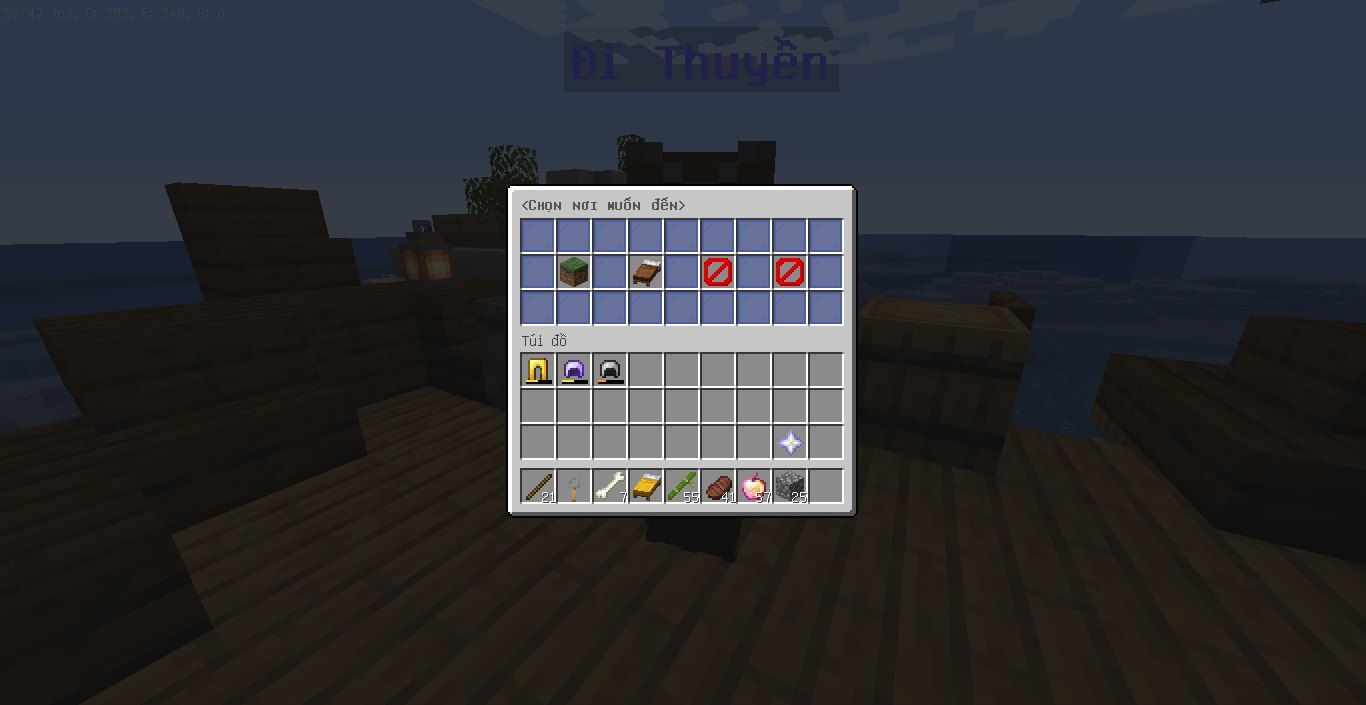Select the brown bed destination
The width and height of the screenshot is (1366, 705).
point(646,272)
